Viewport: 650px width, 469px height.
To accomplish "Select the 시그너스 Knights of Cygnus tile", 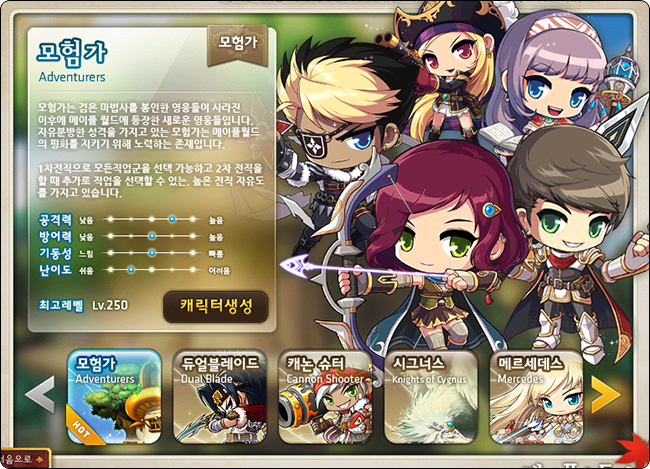I will (x=432, y=396).
